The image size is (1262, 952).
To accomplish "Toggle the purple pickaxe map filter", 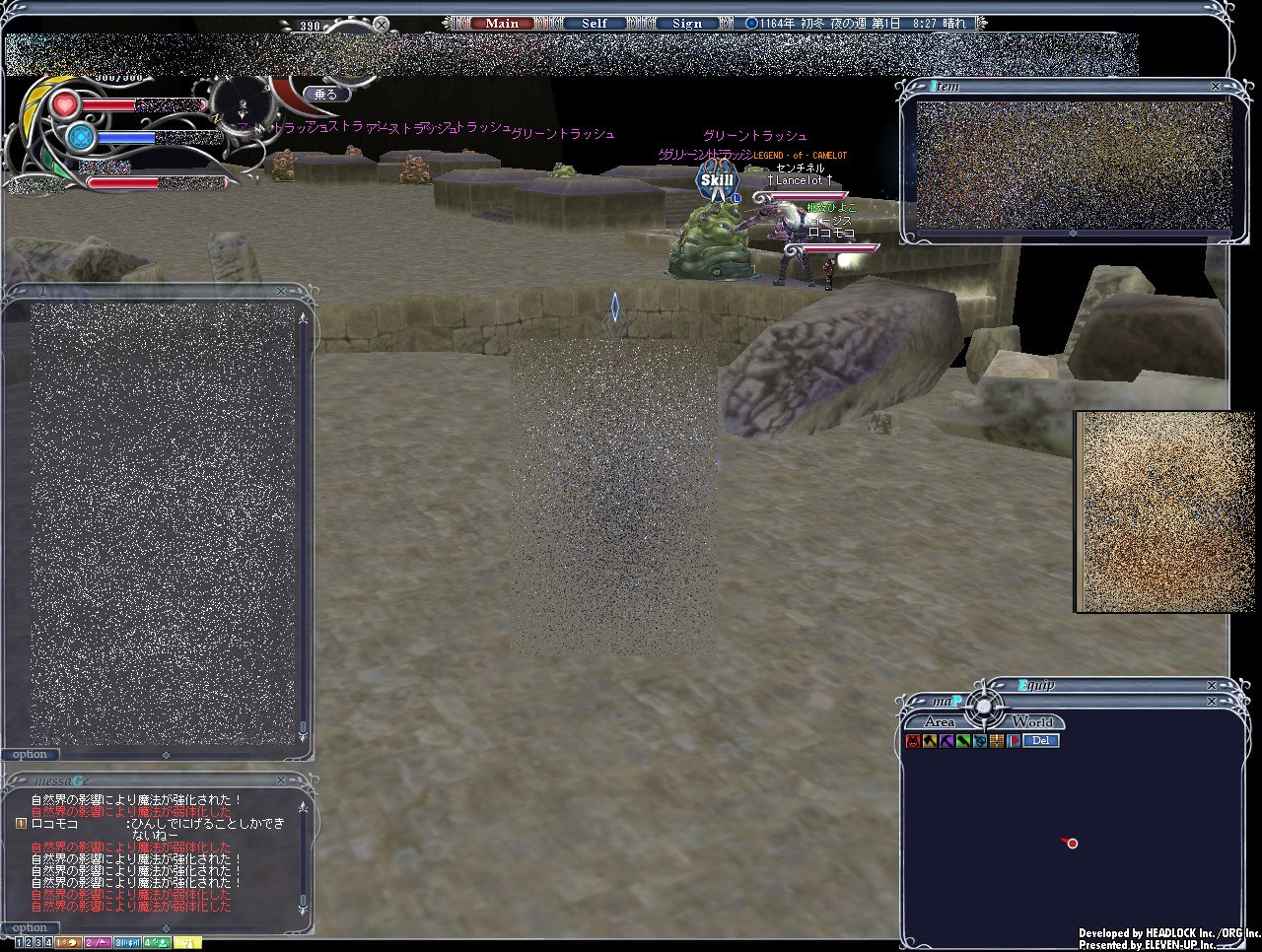I will pyautogui.click(x=946, y=741).
